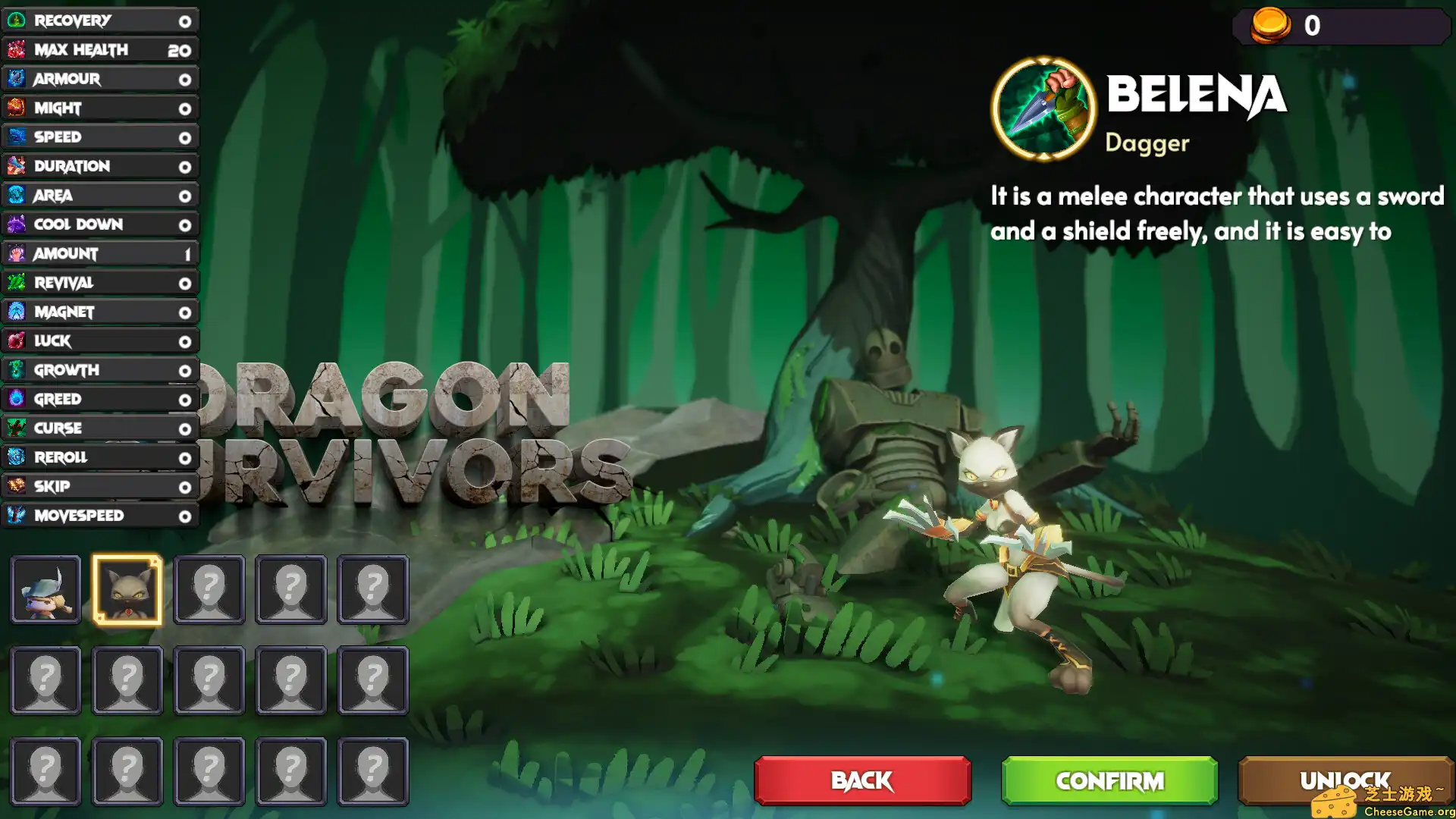
Task: Click Belena's dagger weapon emblem
Action: pyautogui.click(x=1043, y=110)
